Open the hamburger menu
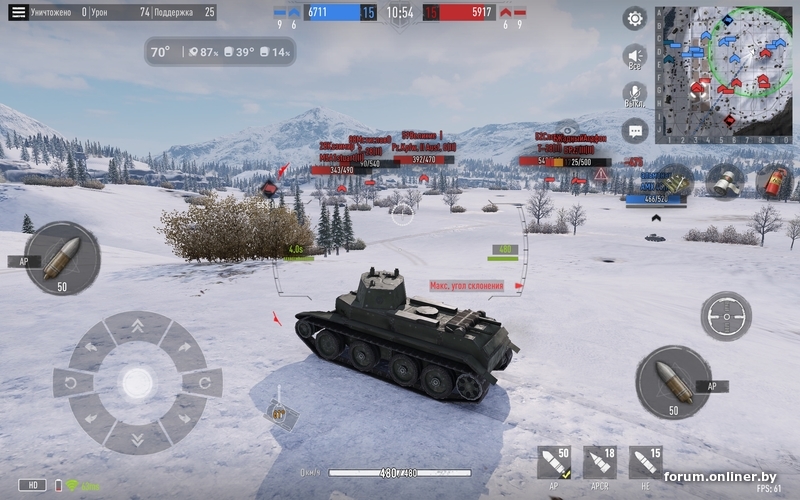The width and height of the screenshot is (800, 500). [18, 12]
